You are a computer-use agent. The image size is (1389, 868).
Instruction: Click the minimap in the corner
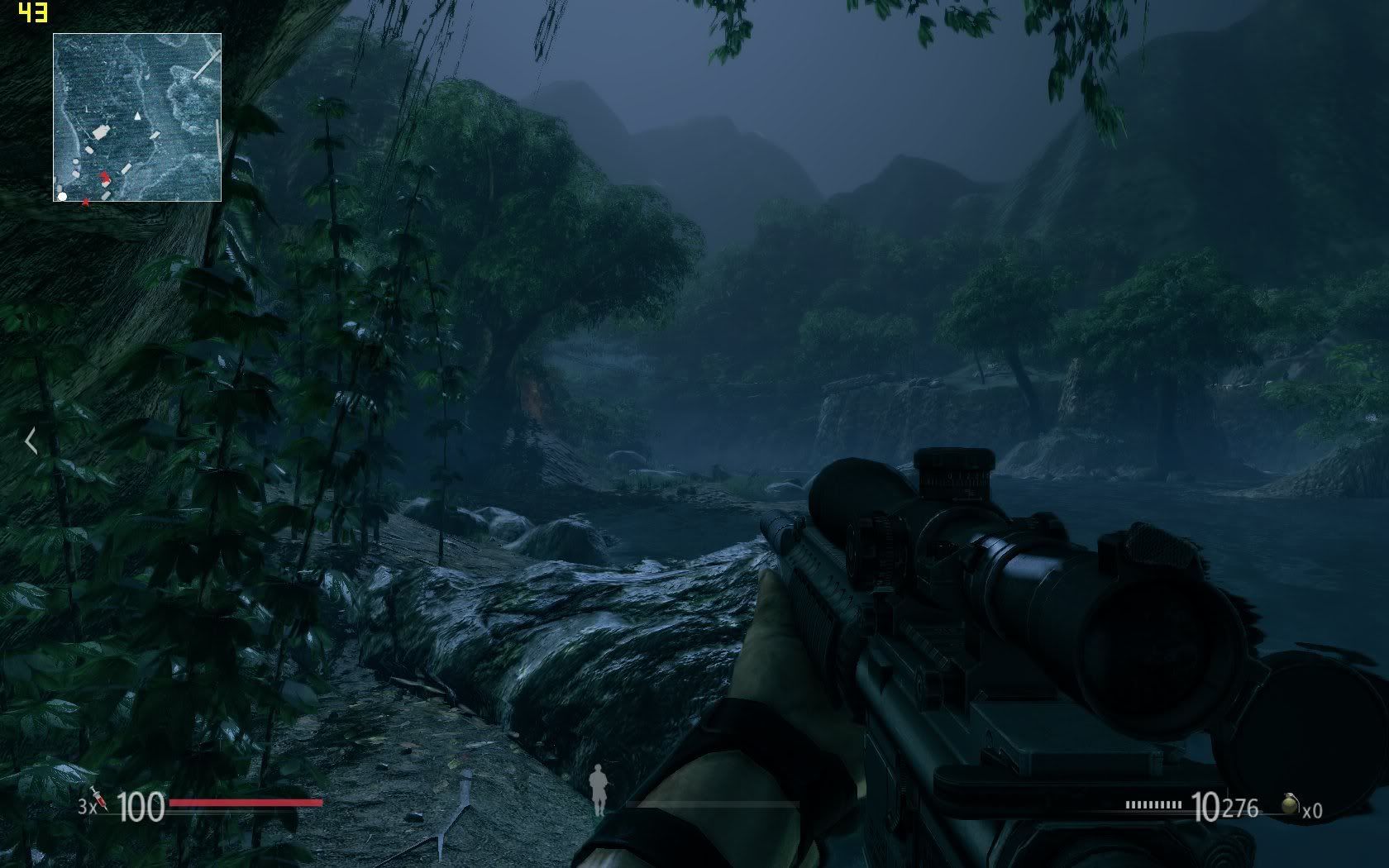[x=137, y=117]
